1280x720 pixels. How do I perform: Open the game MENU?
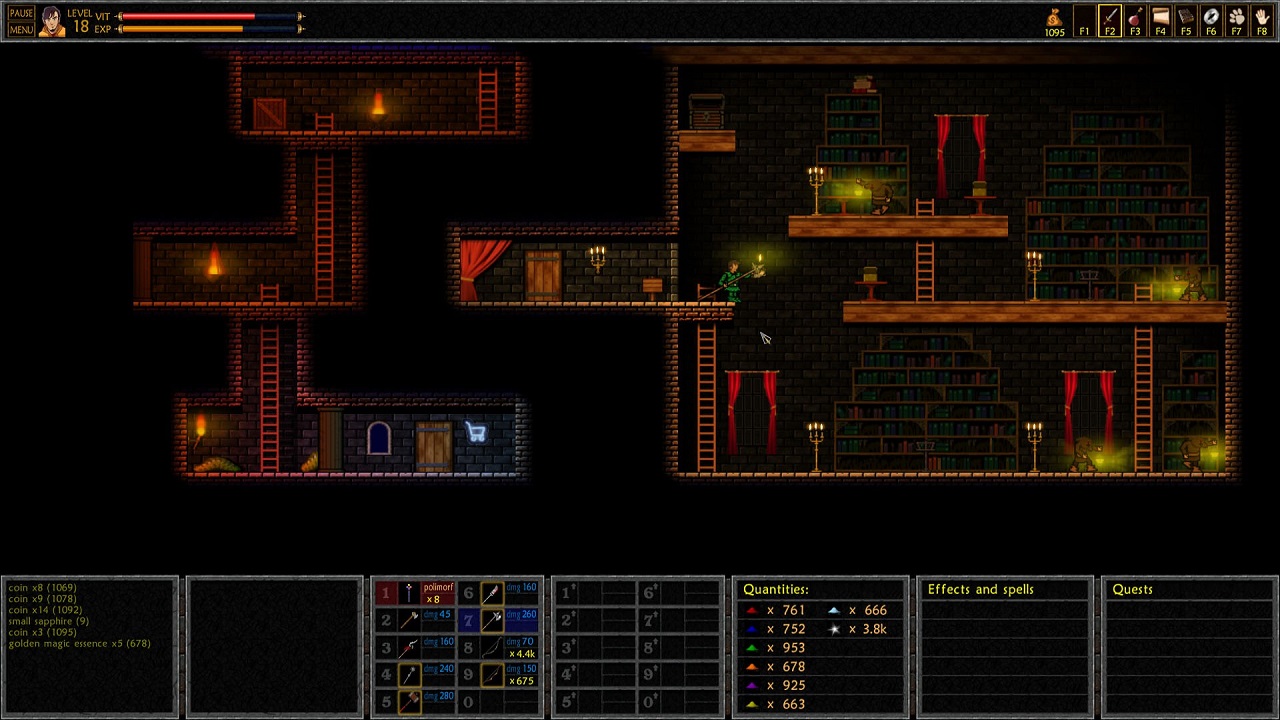[21, 29]
